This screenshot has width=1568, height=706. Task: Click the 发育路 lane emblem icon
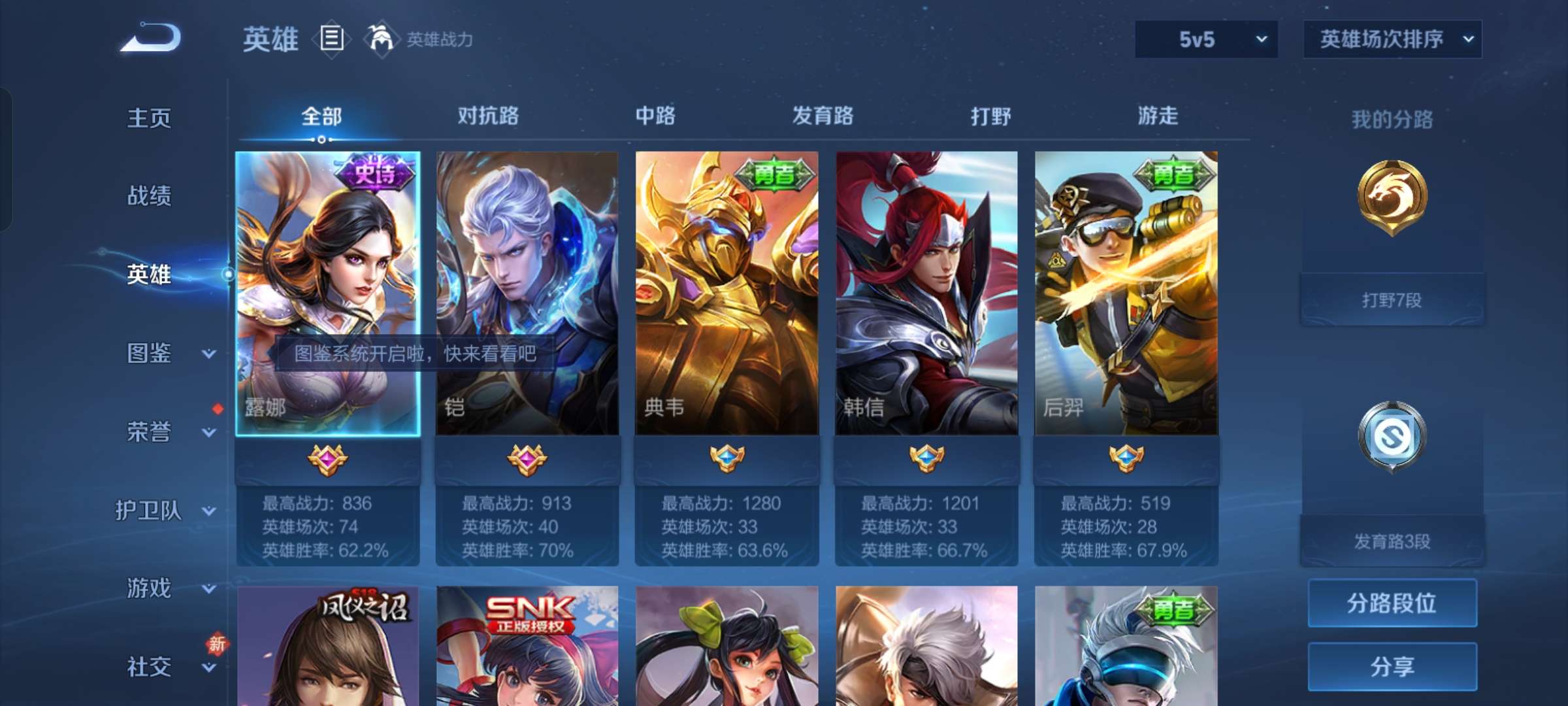coord(1392,435)
